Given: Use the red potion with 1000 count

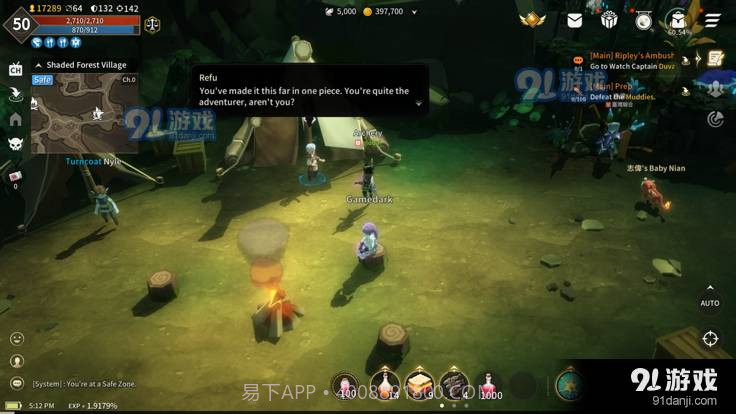Looking at the screenshot, I should pos(489,385).
